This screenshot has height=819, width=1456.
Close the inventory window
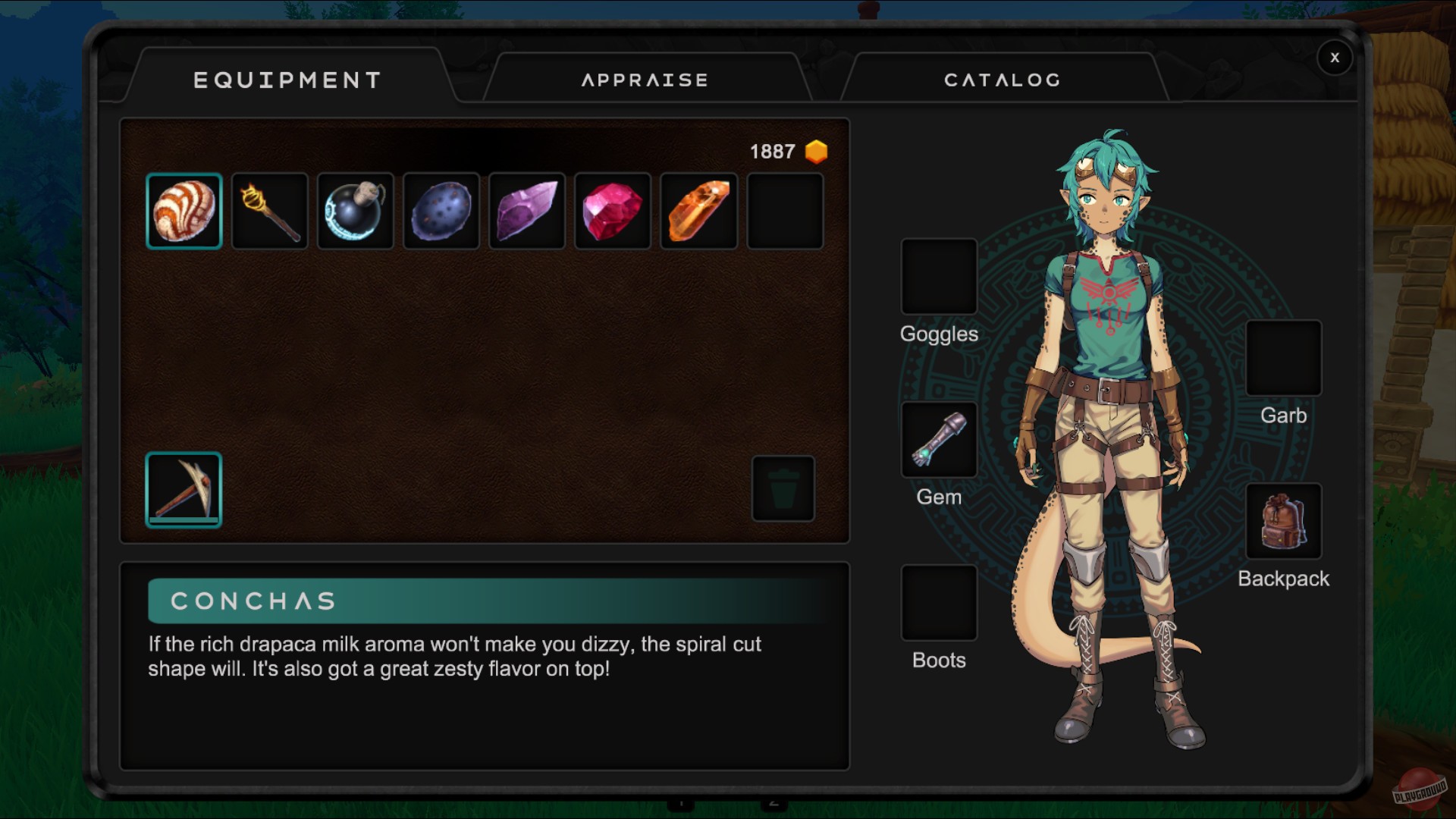[x=1335, y=58]
